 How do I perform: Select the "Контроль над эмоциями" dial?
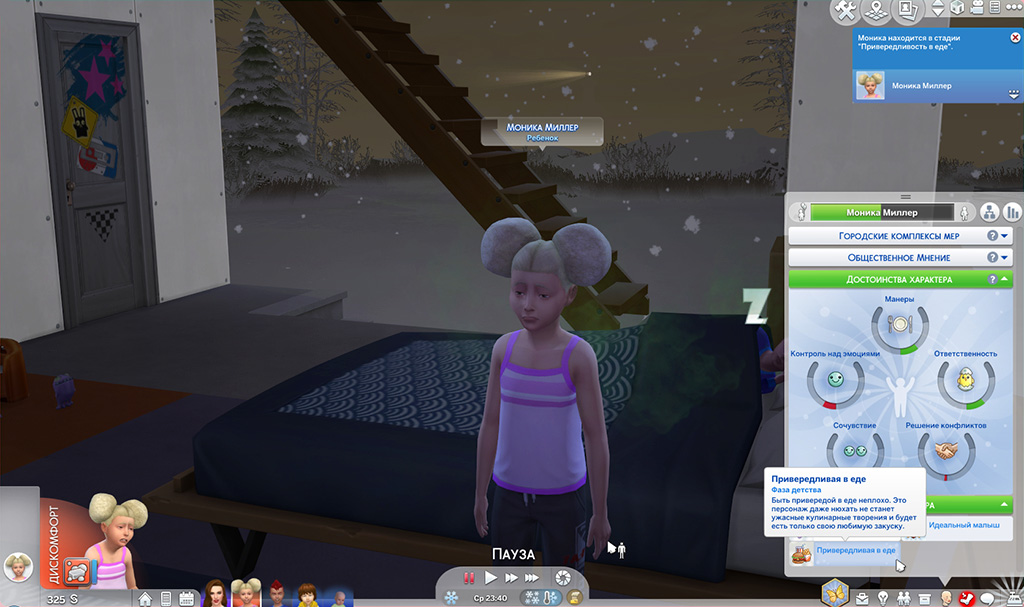(835, 383)
